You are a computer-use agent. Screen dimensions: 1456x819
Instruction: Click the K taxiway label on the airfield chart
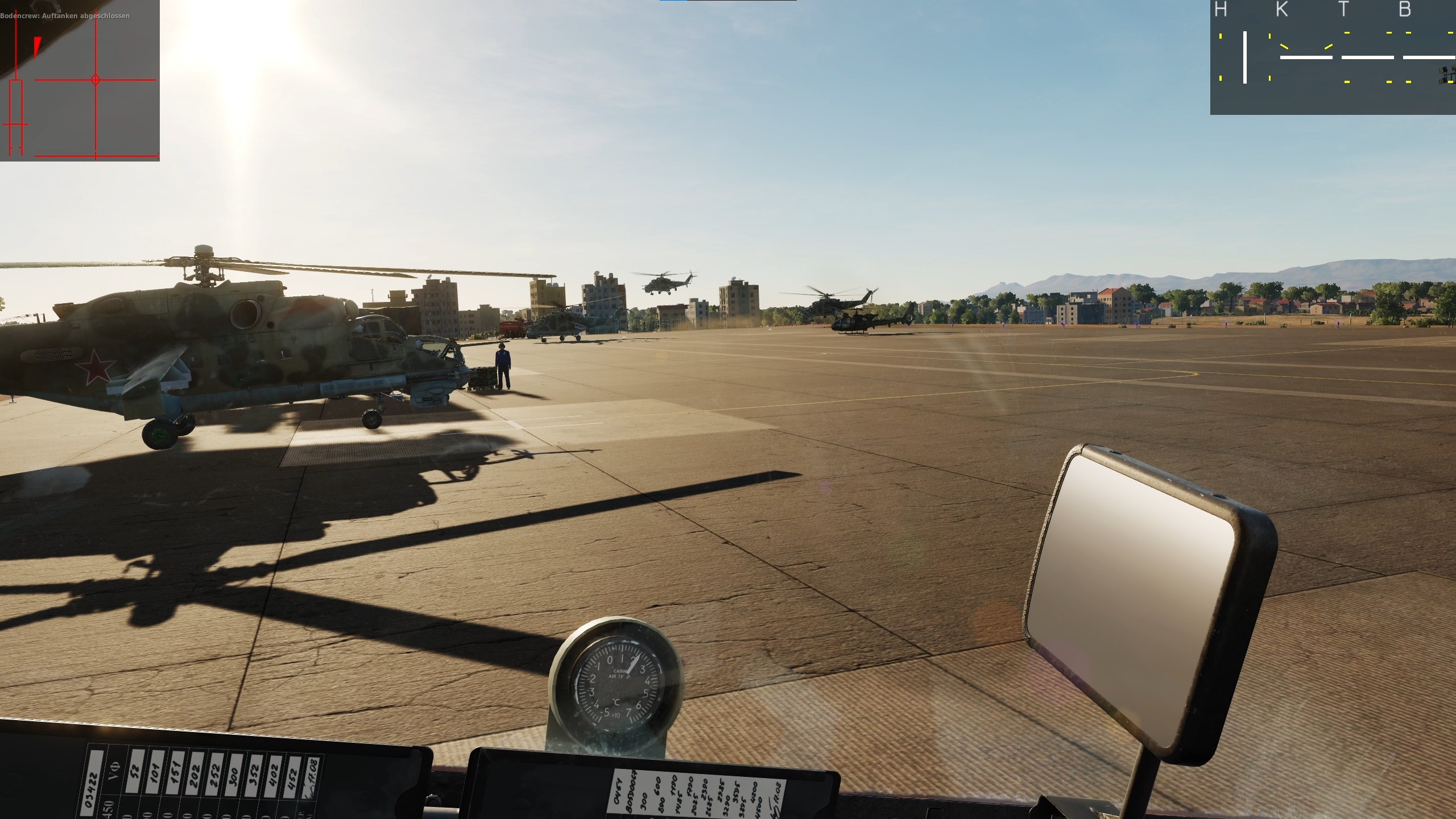1283,10
